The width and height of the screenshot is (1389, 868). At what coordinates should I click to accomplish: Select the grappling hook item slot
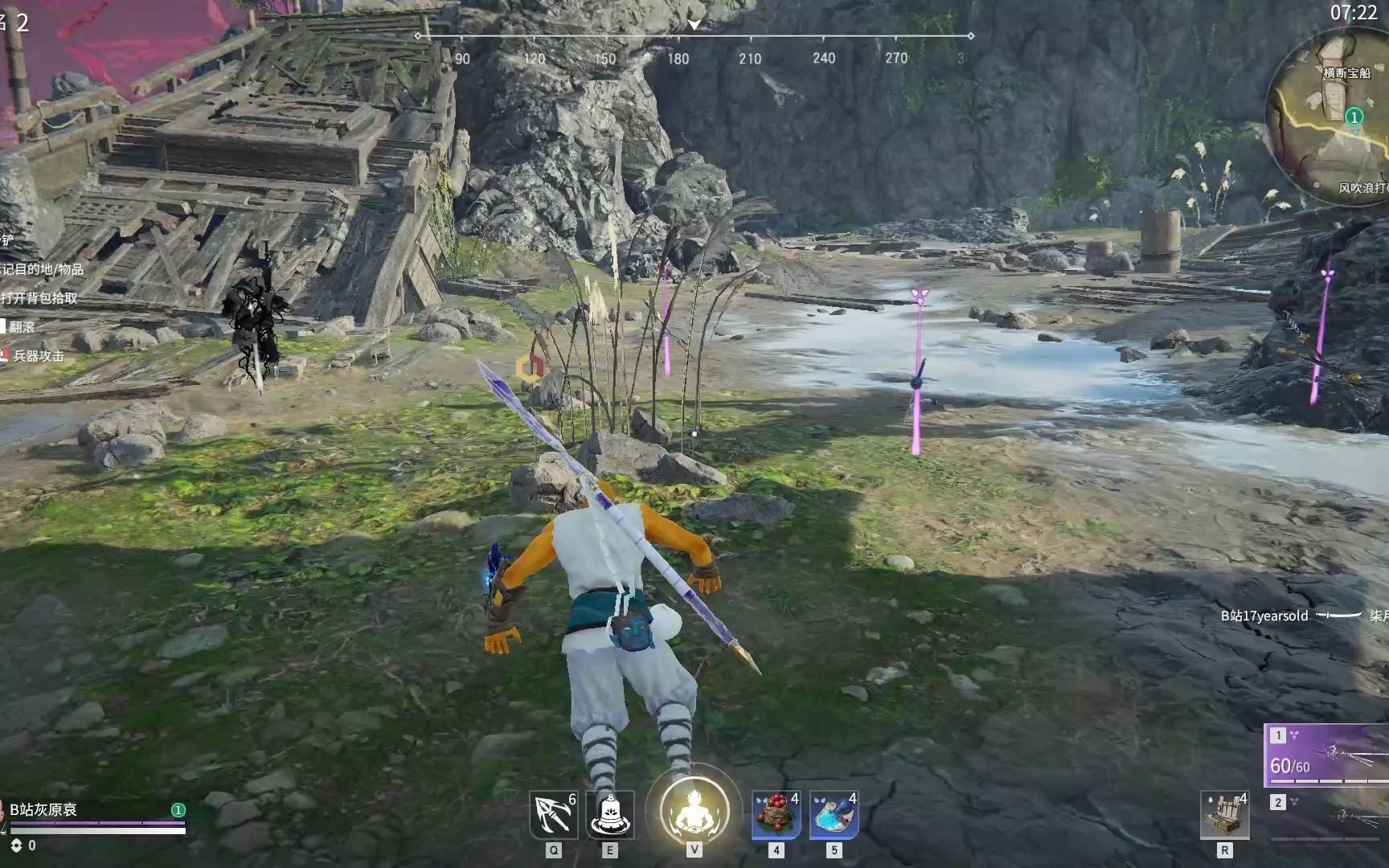click(553, 815)
